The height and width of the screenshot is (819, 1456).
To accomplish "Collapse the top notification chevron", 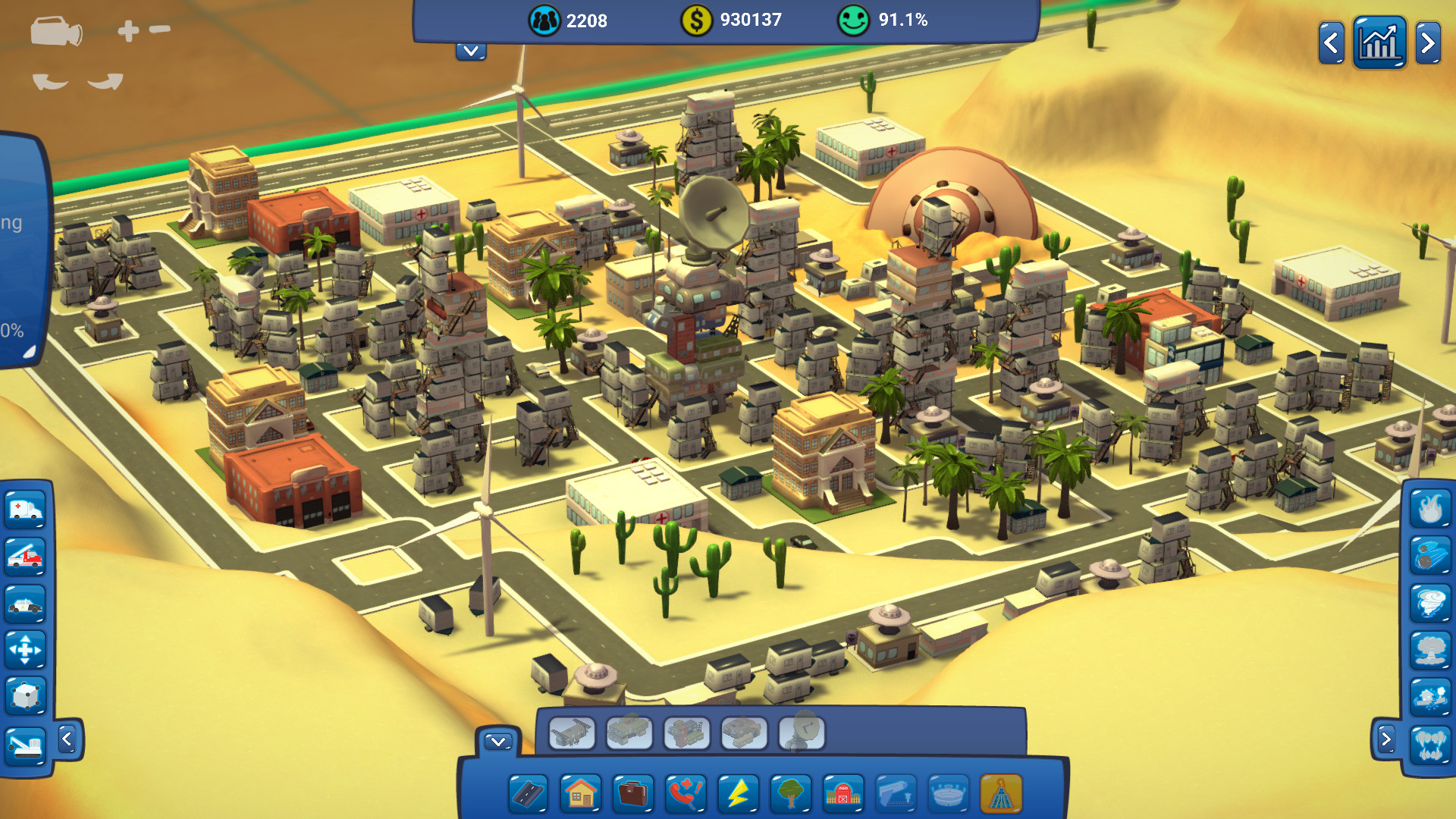I will [471, 51].
